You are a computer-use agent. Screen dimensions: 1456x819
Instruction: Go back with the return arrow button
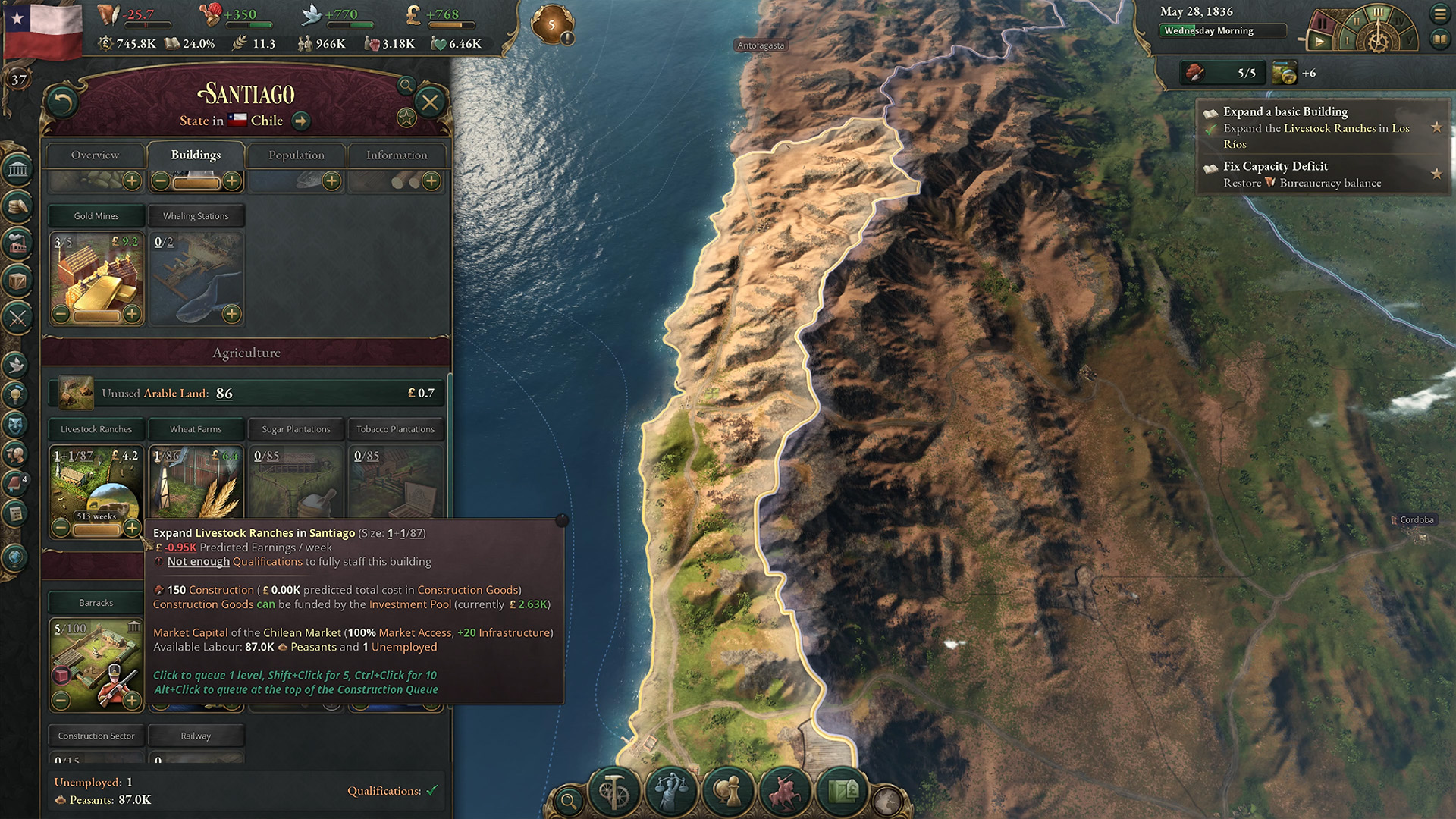[62, 102]
